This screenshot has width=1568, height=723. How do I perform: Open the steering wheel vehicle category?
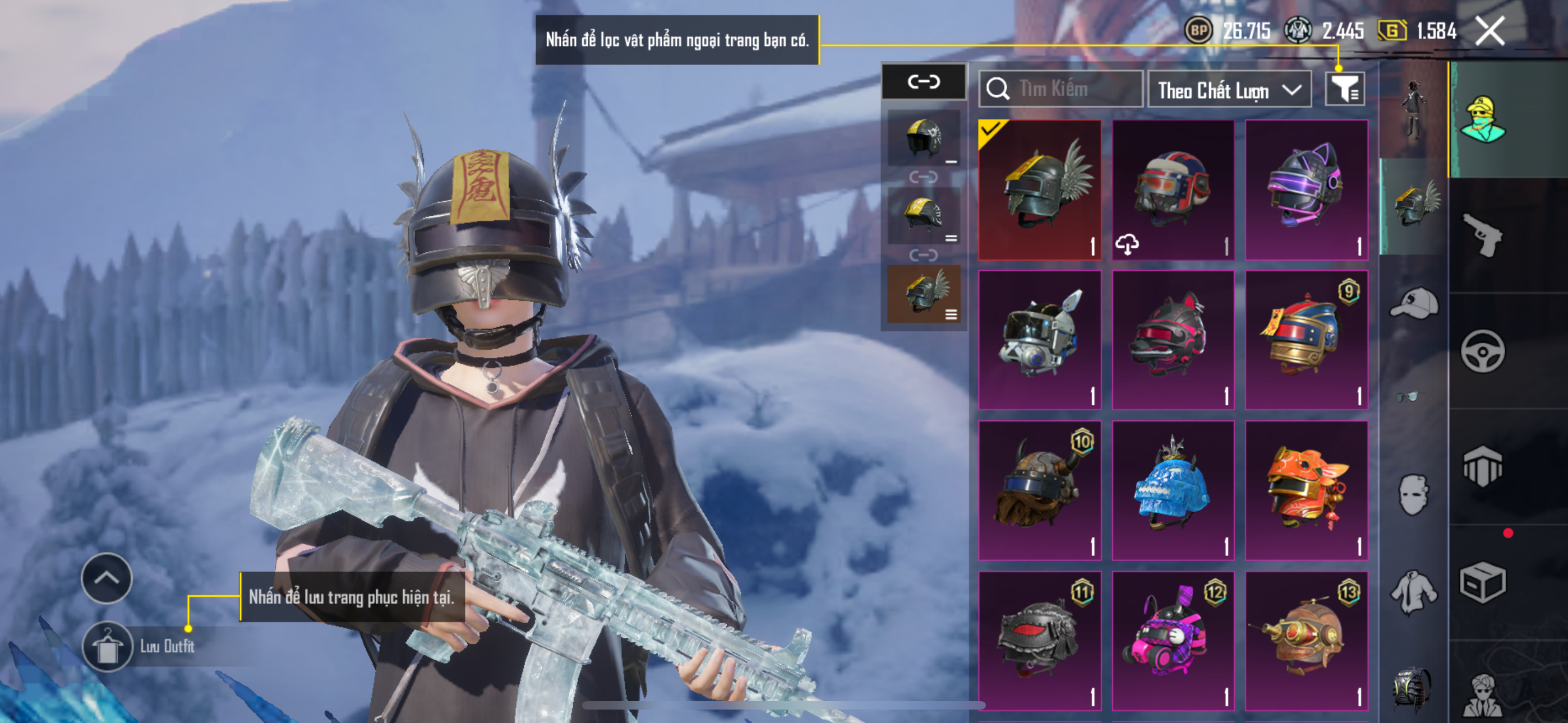pos(1483,351)
